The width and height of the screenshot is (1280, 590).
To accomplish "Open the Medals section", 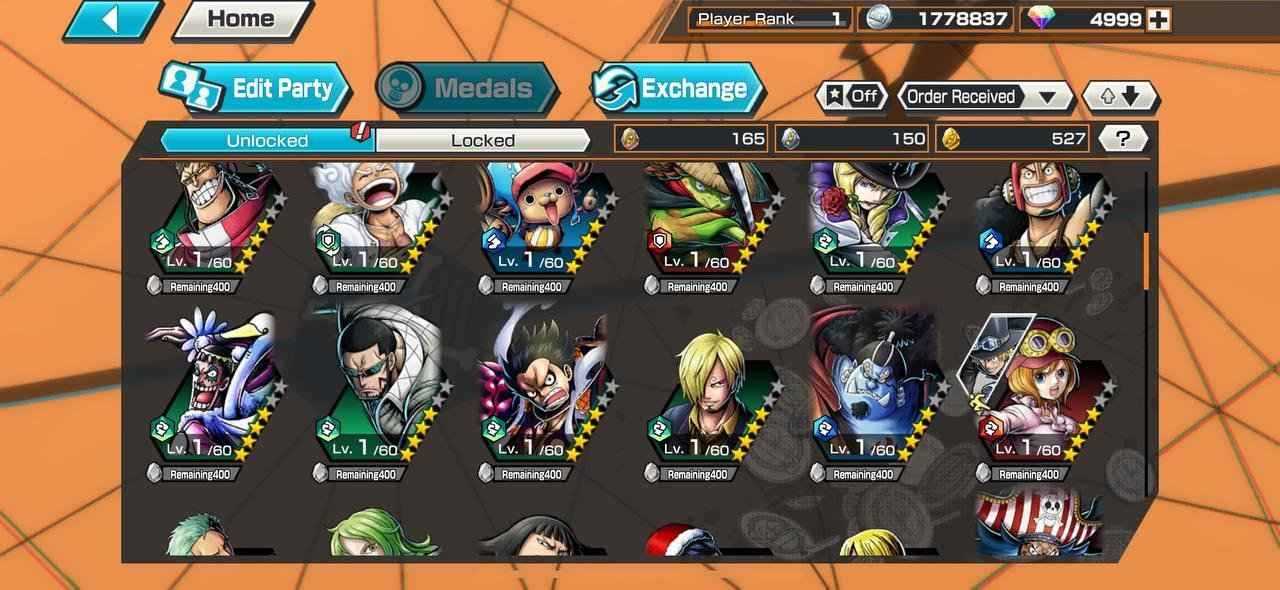I will coord(467,89).
